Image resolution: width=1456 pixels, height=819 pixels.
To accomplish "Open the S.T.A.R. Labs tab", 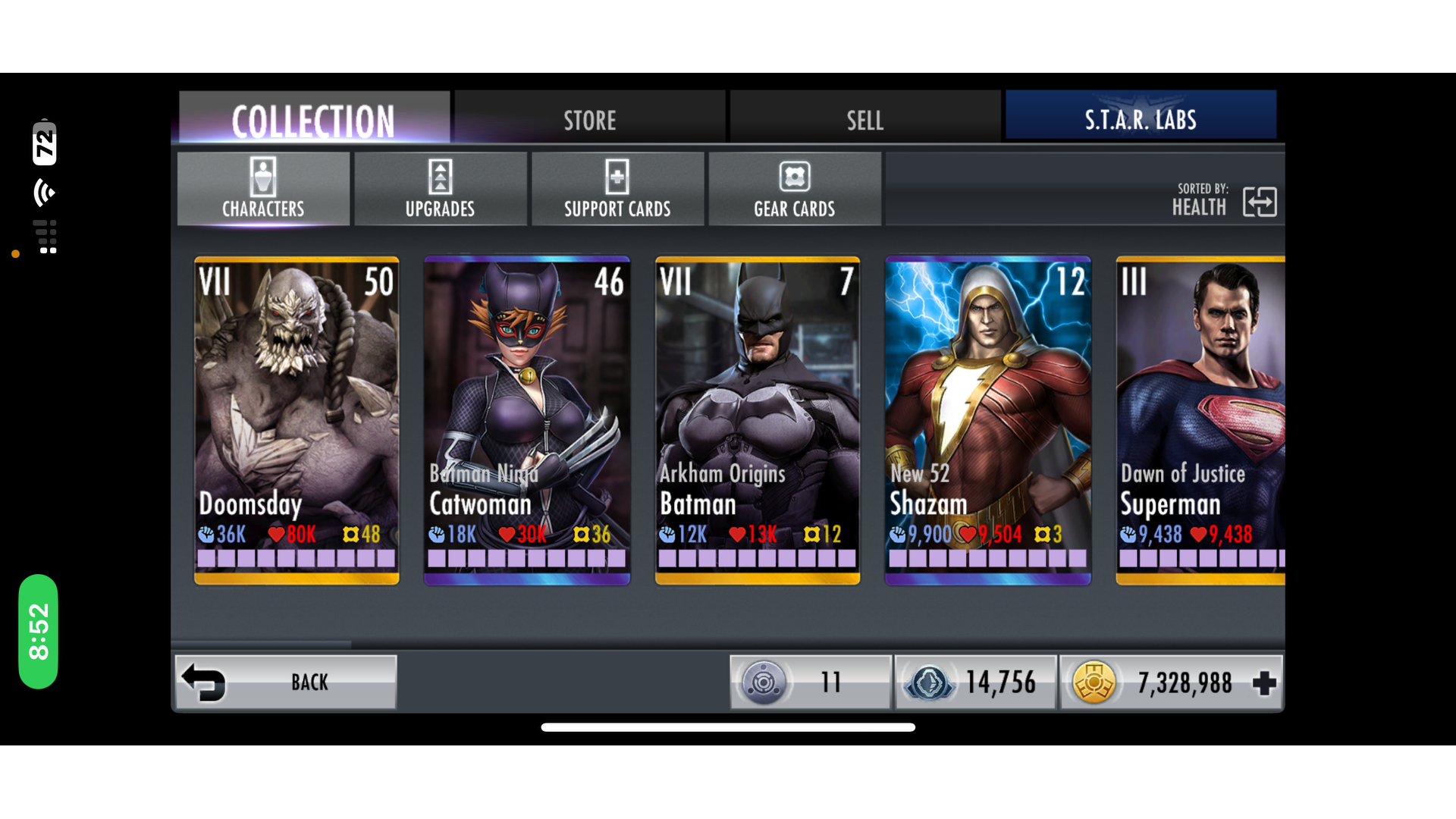I will pyautogui.click(x=1140, y=119).
